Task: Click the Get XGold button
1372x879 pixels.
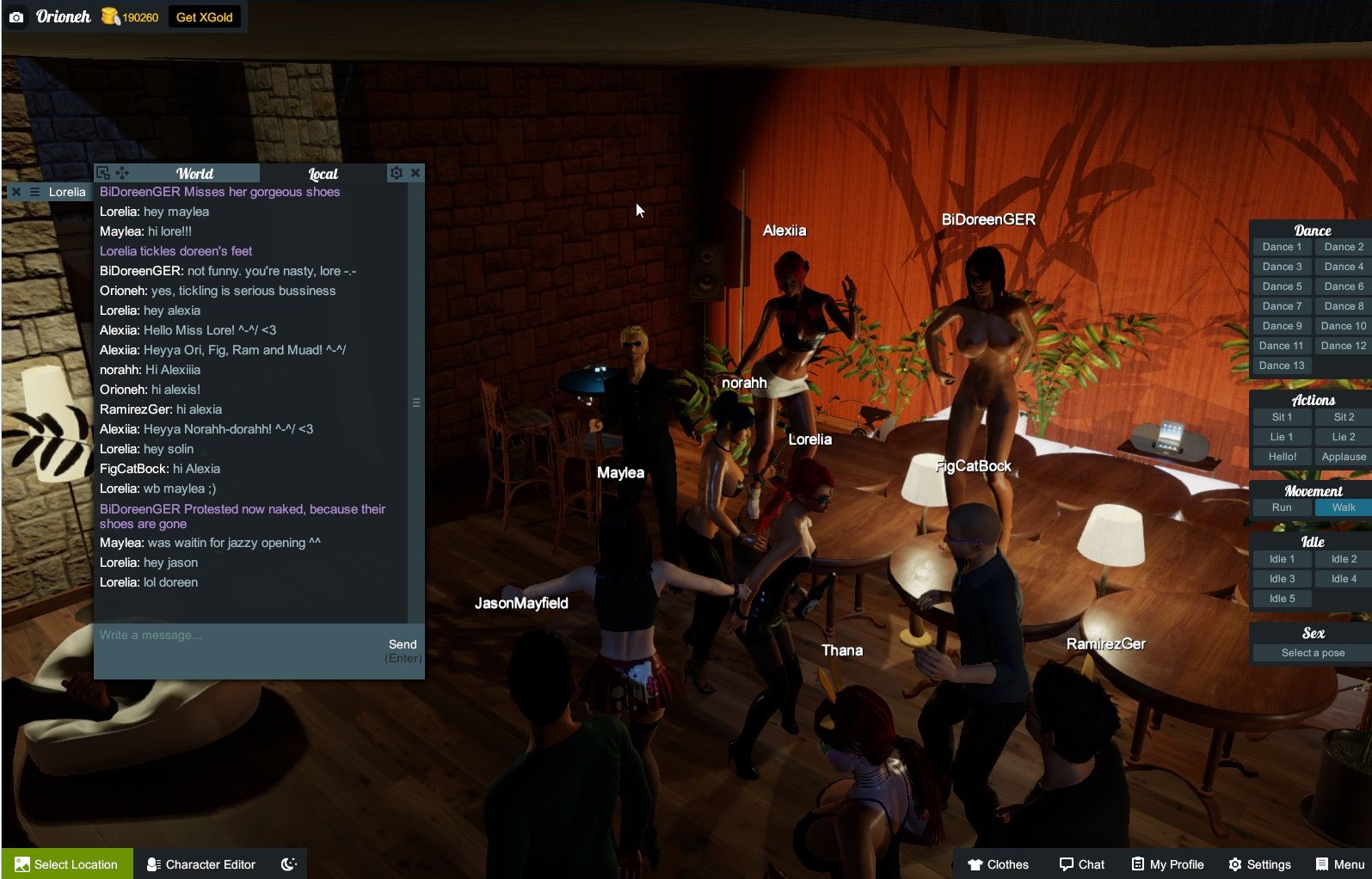Action: [204, 17]
